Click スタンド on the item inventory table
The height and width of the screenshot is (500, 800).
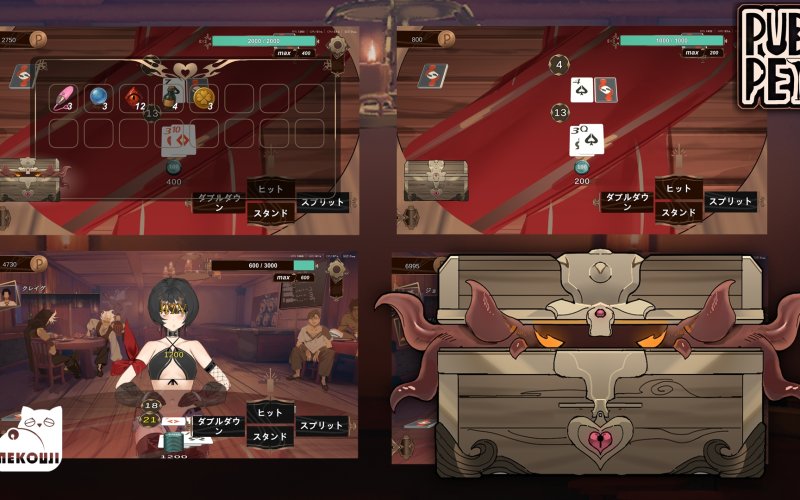click(x=270, y=212)
